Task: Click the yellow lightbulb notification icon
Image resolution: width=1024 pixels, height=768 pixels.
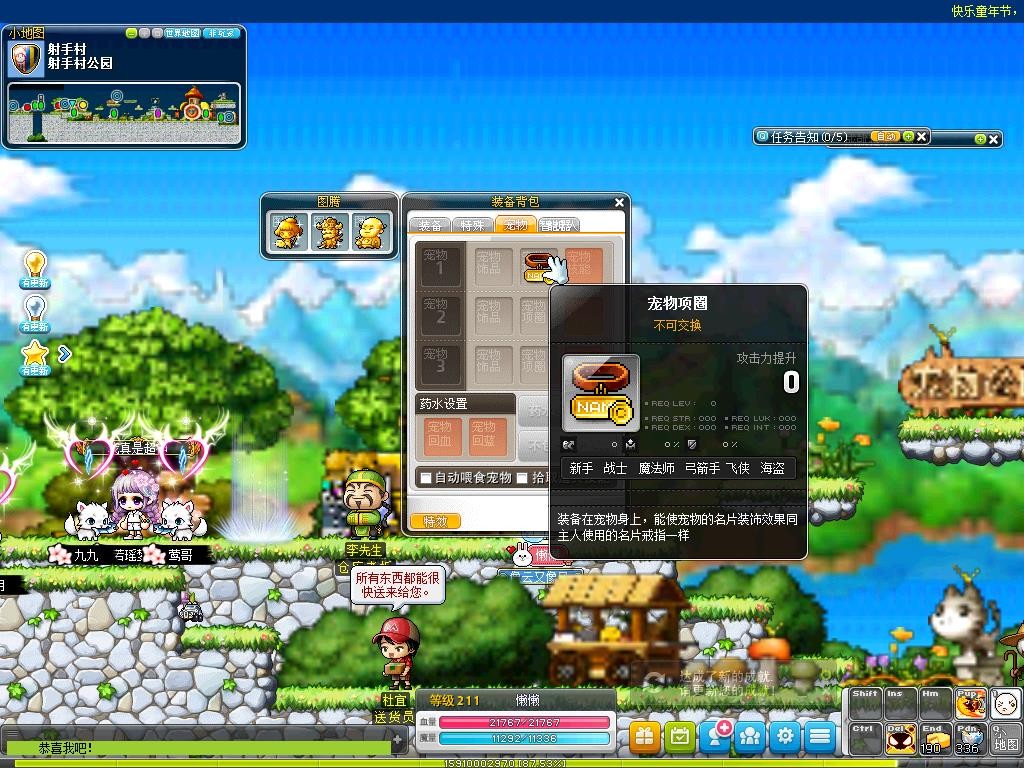Action: [x=35, y=265]
